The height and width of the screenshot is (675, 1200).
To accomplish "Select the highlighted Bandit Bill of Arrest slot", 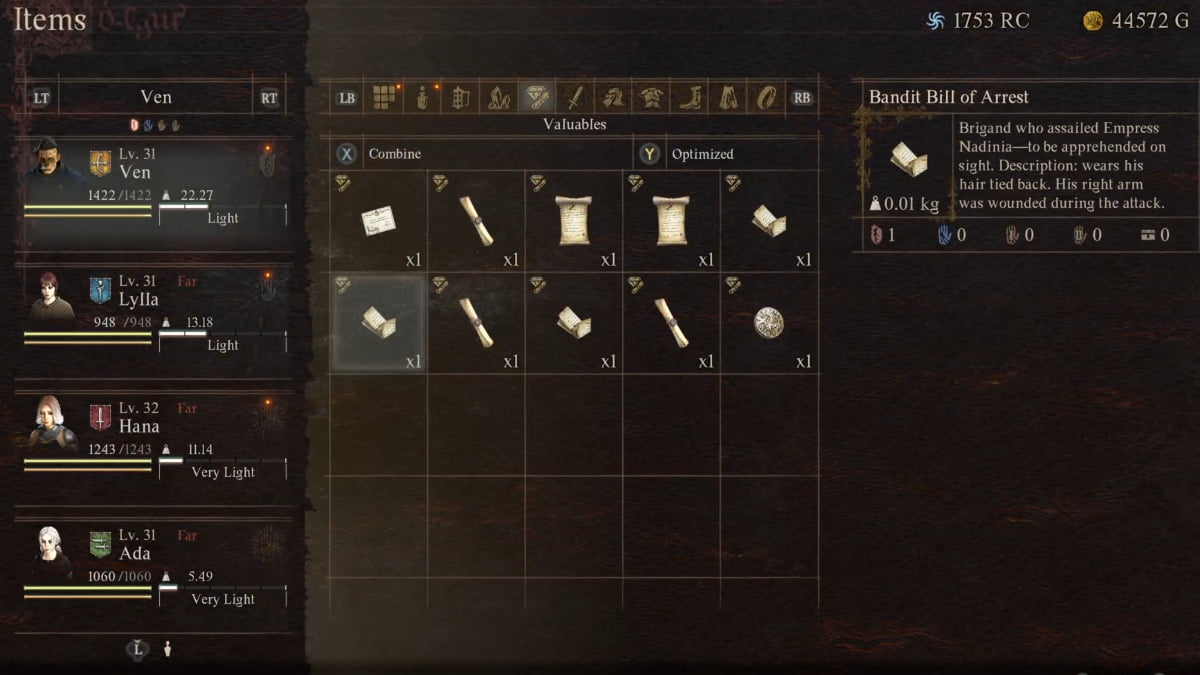I will pos(378,323).
